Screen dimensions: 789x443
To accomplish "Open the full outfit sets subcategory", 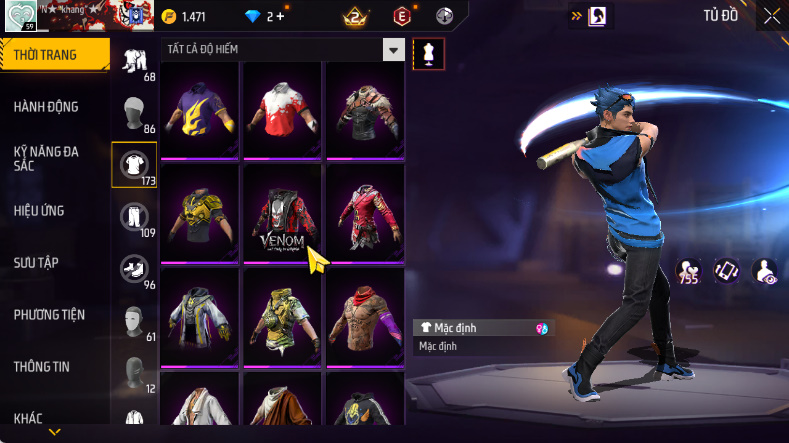I will [133, 60].
